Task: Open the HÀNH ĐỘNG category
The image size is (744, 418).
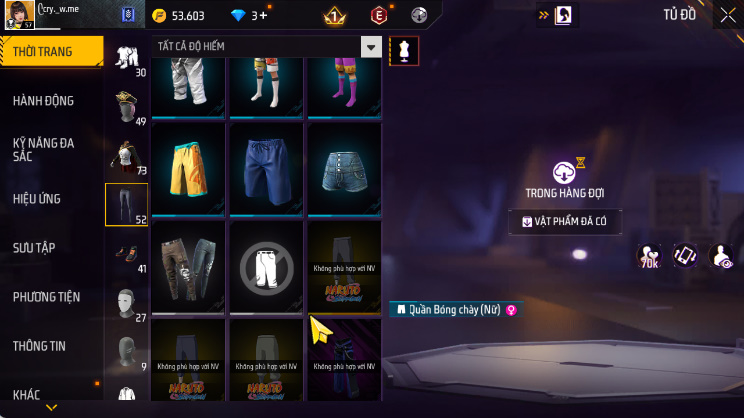Action: pos(43,100)
